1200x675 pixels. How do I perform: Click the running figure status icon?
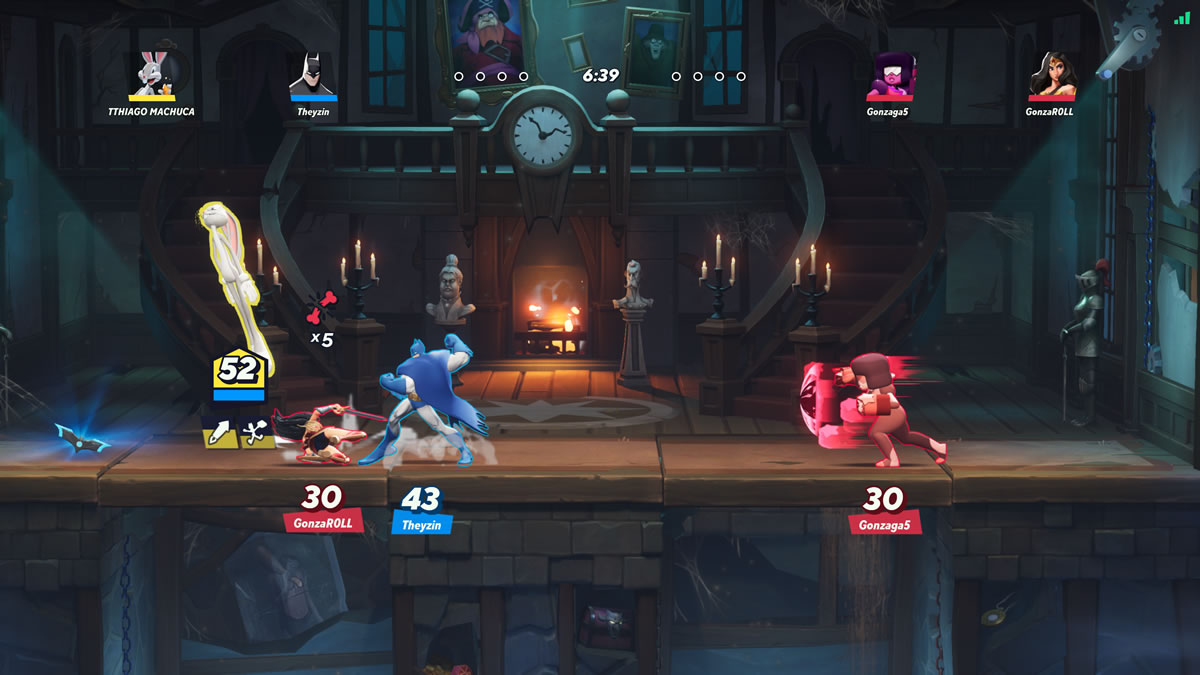(x=258, y=432)
